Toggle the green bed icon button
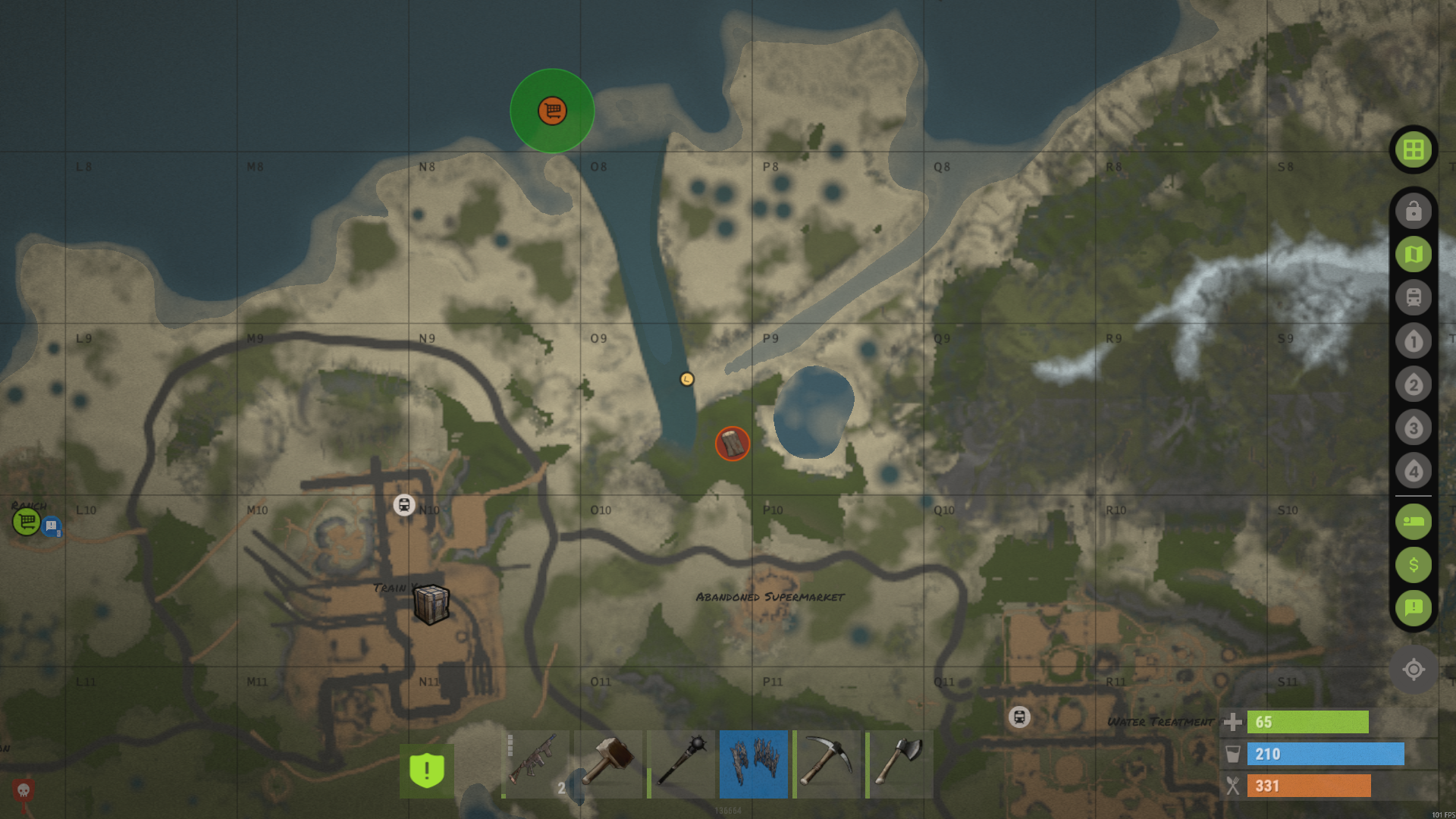 (x=1413, y=522)
